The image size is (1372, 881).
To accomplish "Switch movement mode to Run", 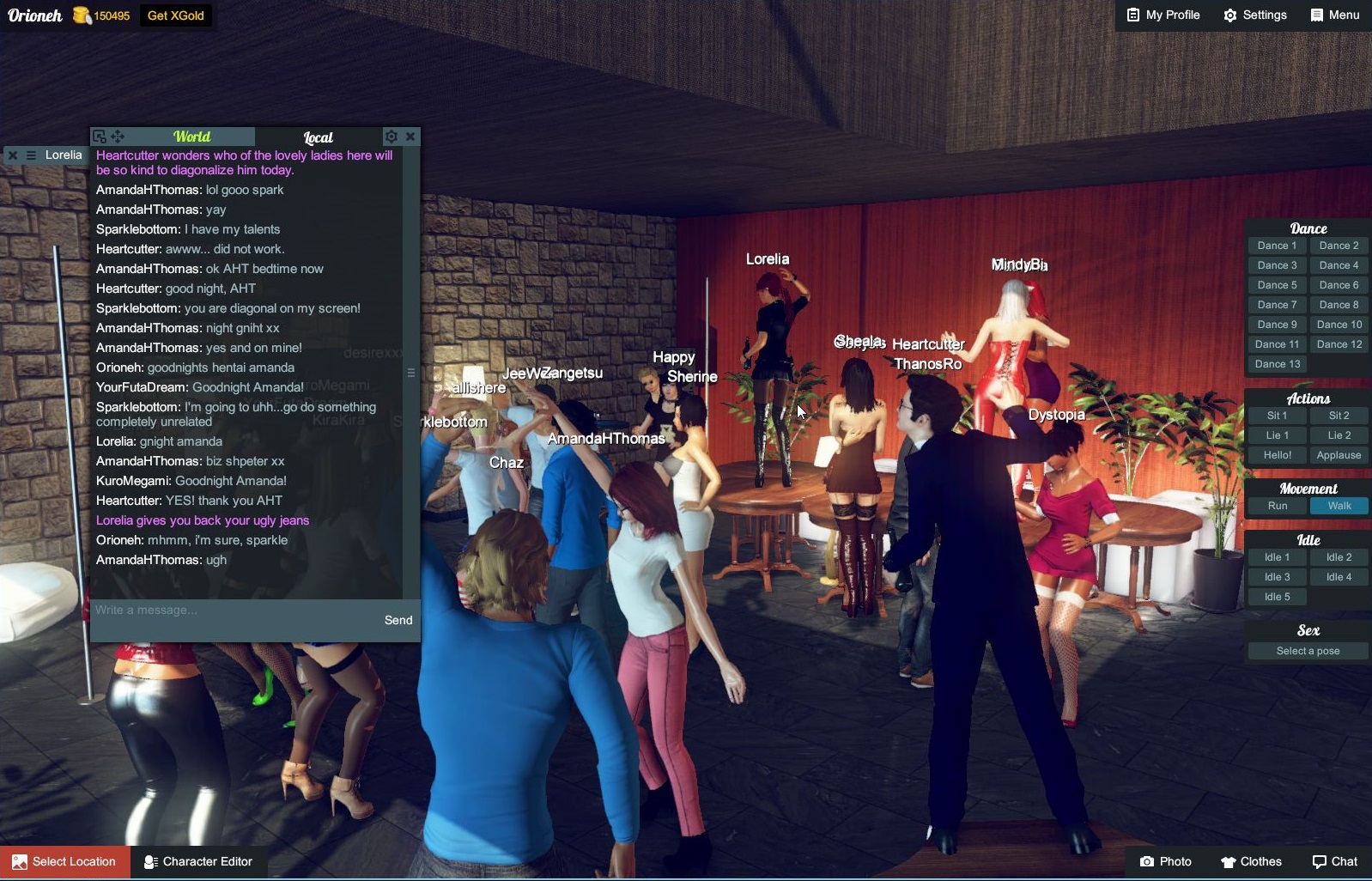I will 1277,506.
